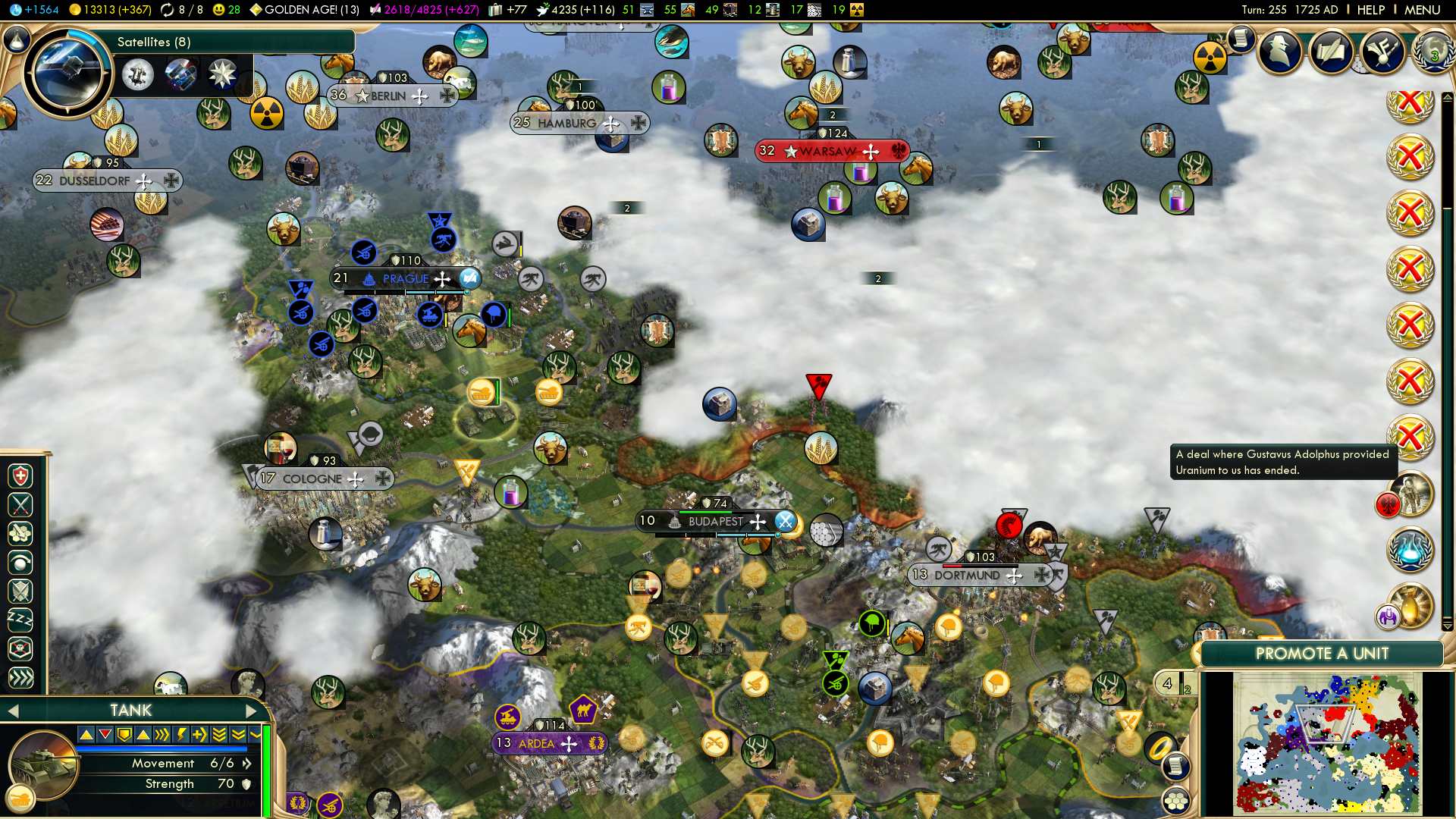
Task: Put the tank to sleep
Action: (20, 620)
